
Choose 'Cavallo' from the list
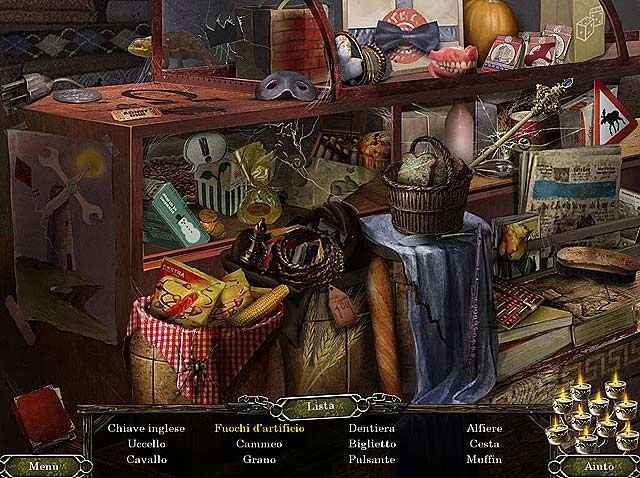click(147, 460)
